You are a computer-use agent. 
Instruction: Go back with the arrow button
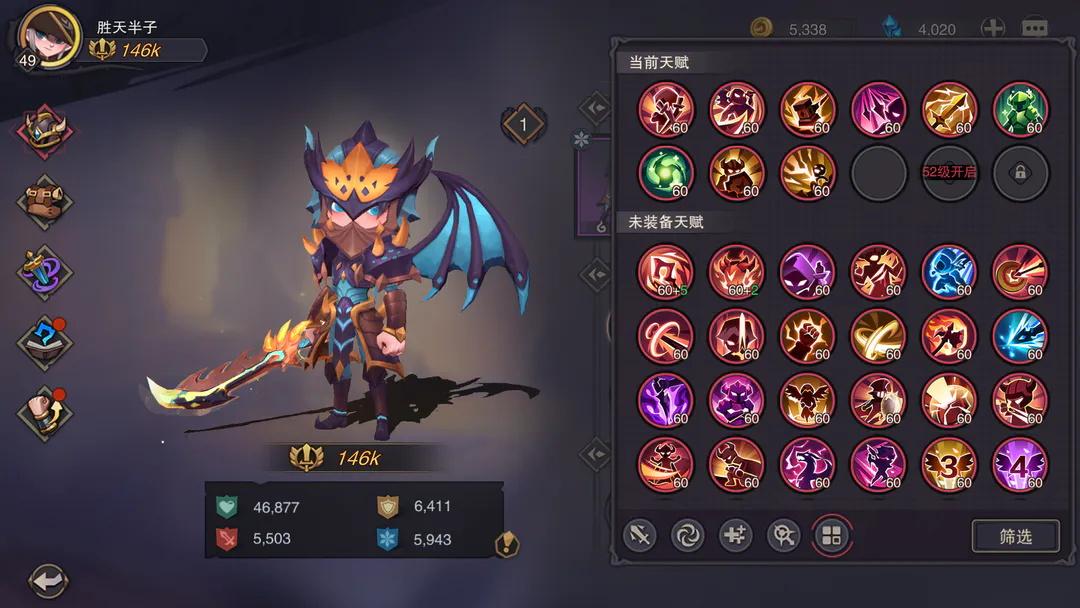[47, 580]
